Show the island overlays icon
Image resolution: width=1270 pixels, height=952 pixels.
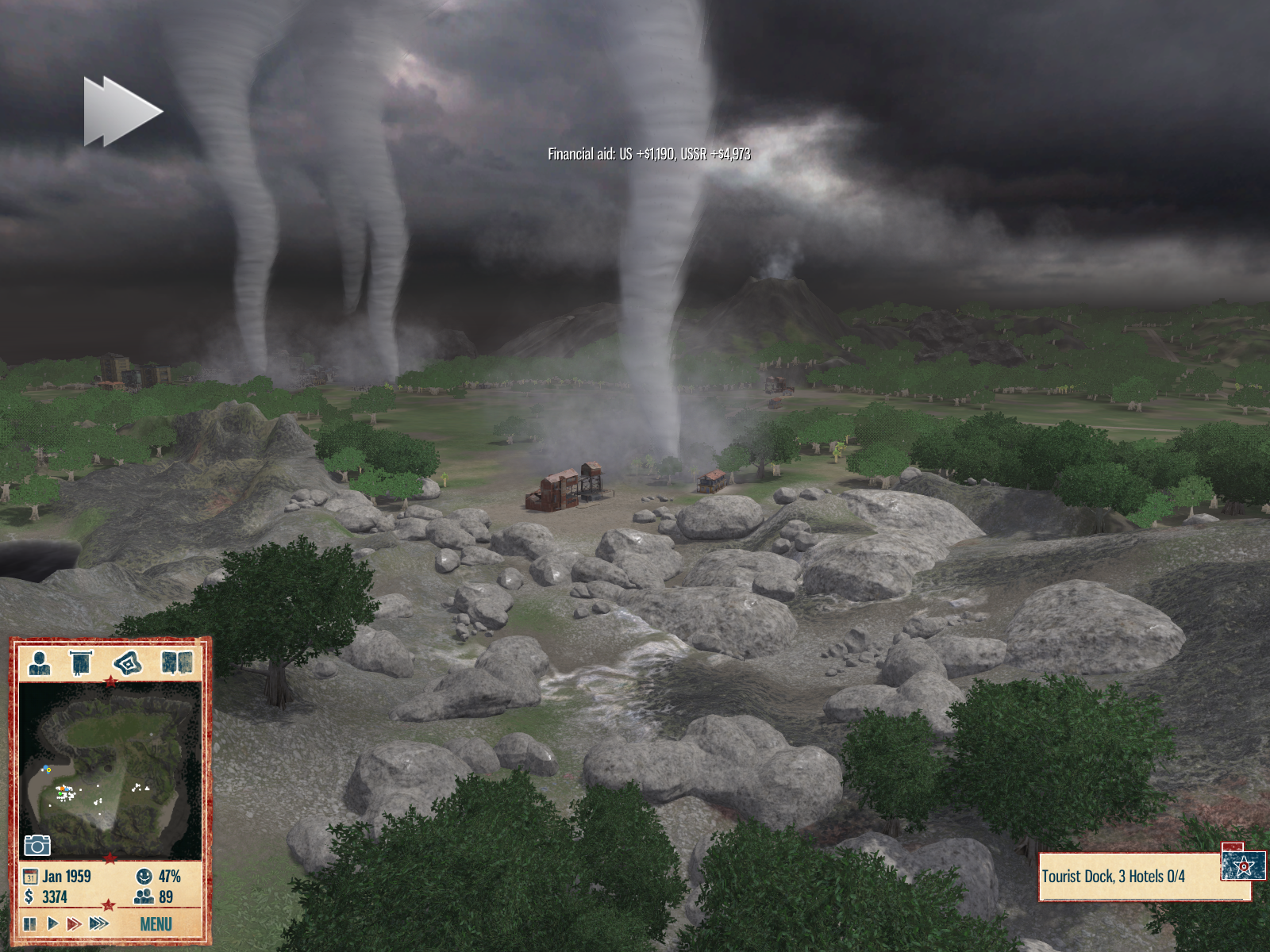(x=127, y=662)
